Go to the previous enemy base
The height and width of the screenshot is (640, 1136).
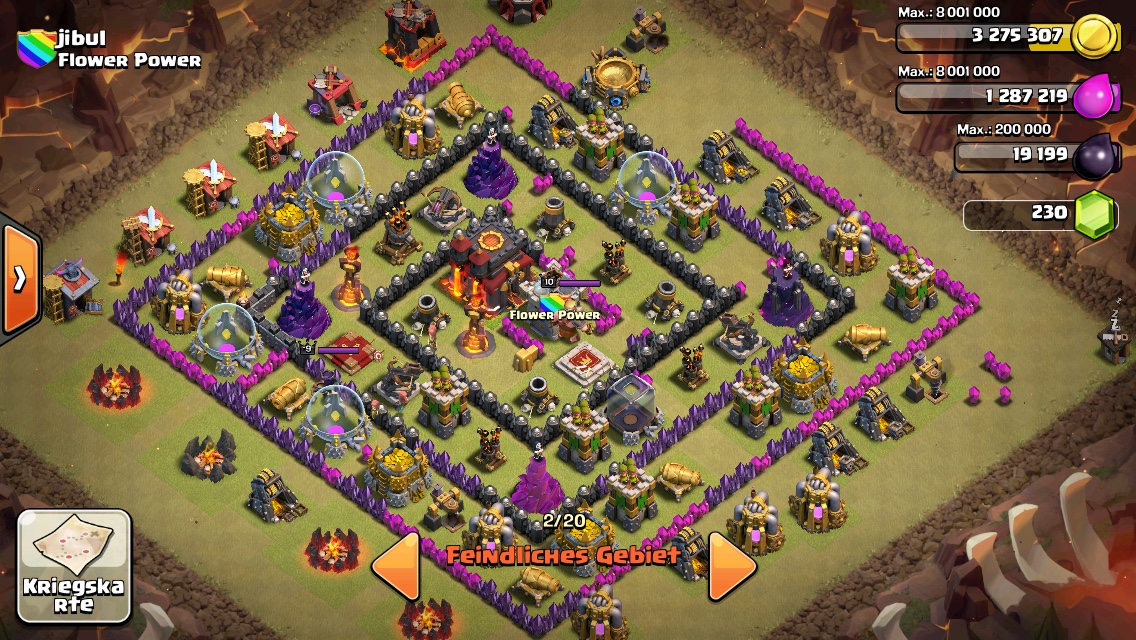(395, 566)
